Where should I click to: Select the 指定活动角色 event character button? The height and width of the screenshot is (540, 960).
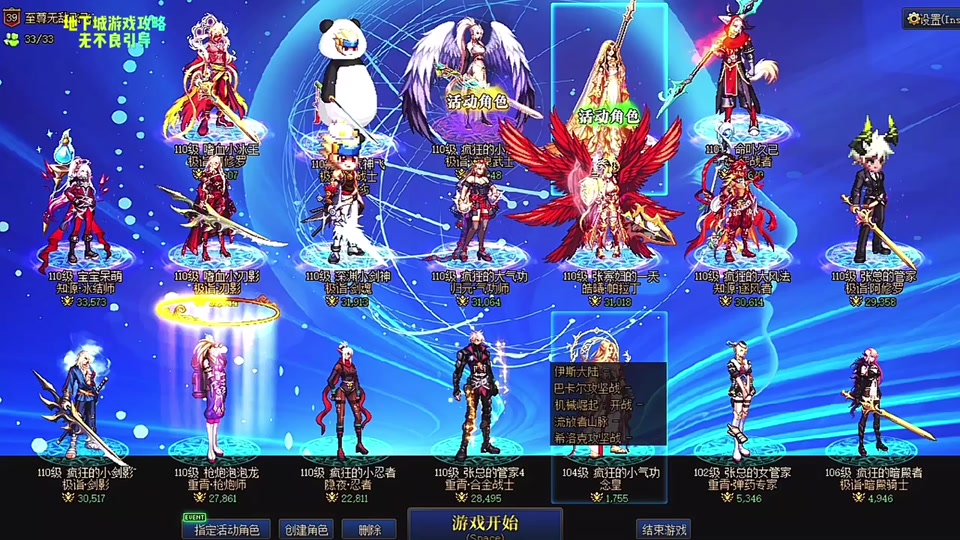point(226,529)
